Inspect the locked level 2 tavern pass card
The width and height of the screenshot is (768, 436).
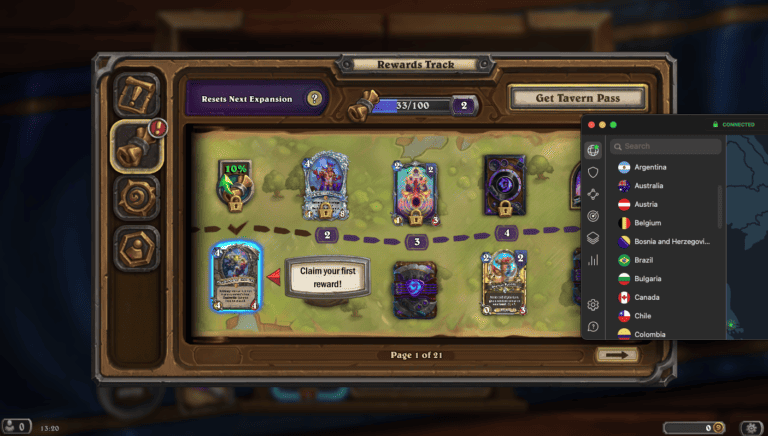click(x=325, y=187)
